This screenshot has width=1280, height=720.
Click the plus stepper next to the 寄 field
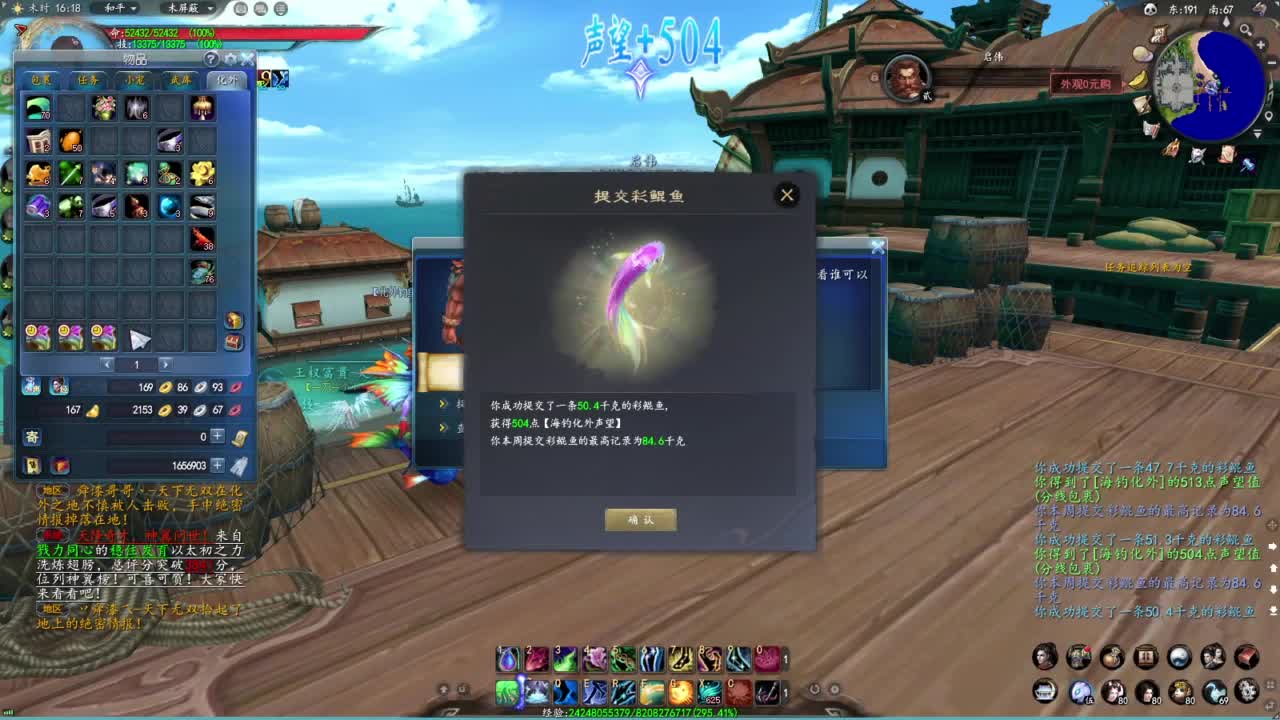[x=216, y=434]
